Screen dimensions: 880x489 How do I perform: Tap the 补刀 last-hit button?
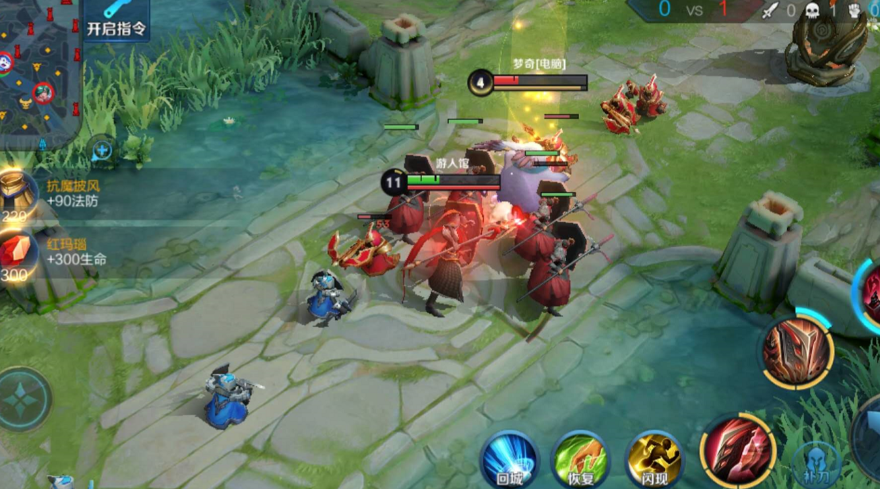817,463
